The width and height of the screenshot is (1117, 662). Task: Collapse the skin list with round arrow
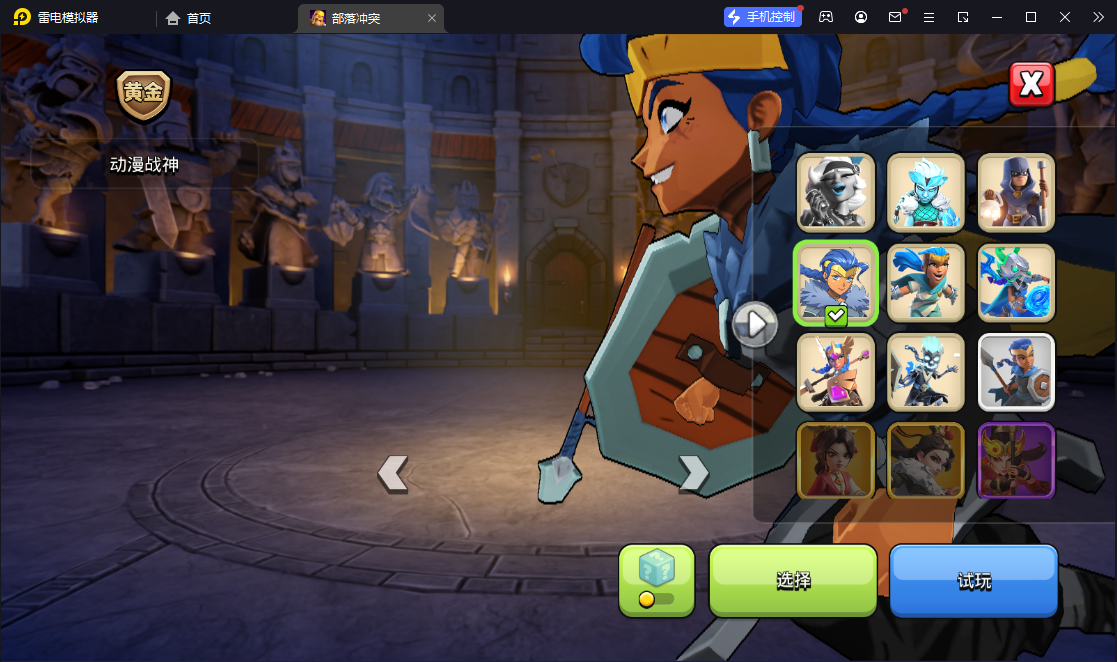[x=755, y=323]
